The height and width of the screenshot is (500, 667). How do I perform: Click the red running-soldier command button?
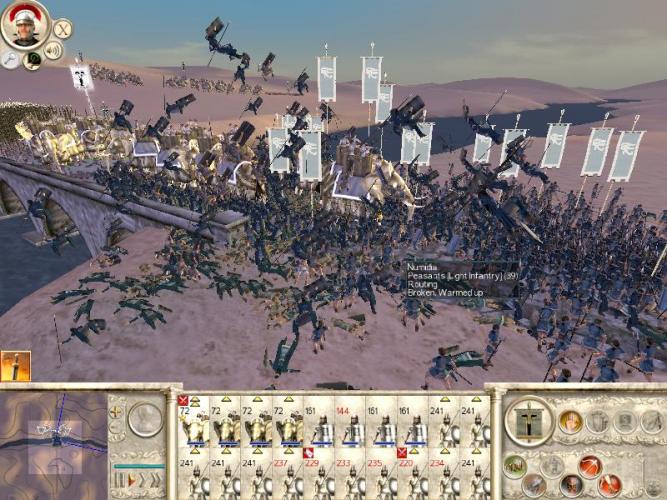coord(608,485)
